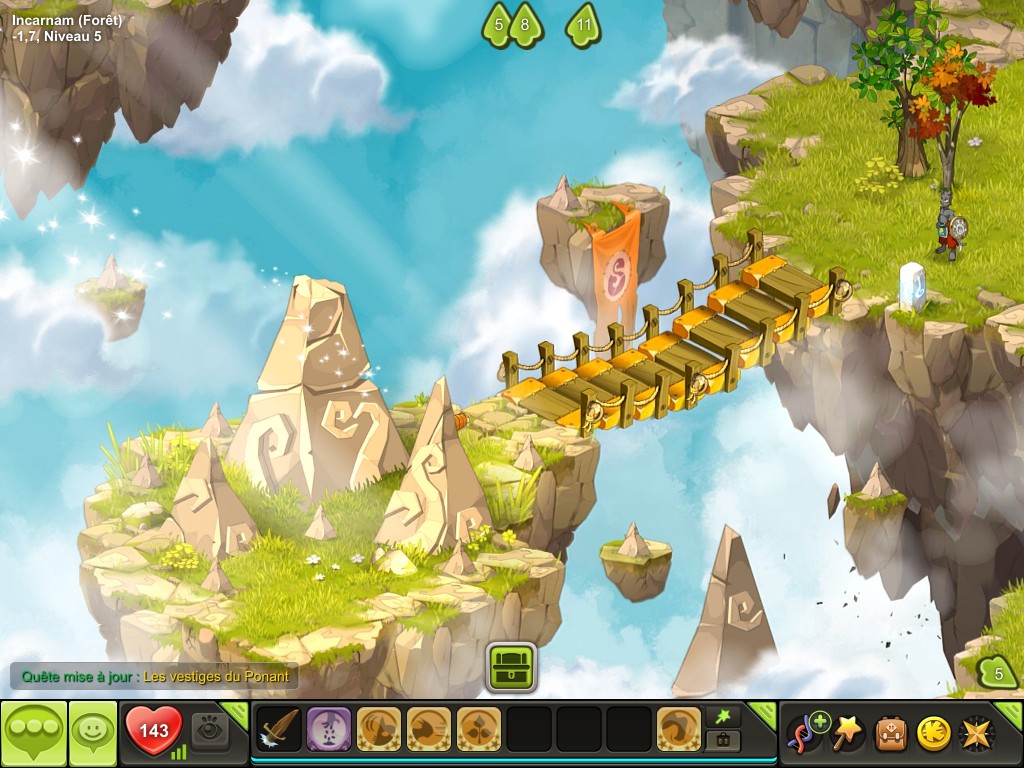Open the DNA character creation icon
The image size is (1024, 768).
[807, 731]
